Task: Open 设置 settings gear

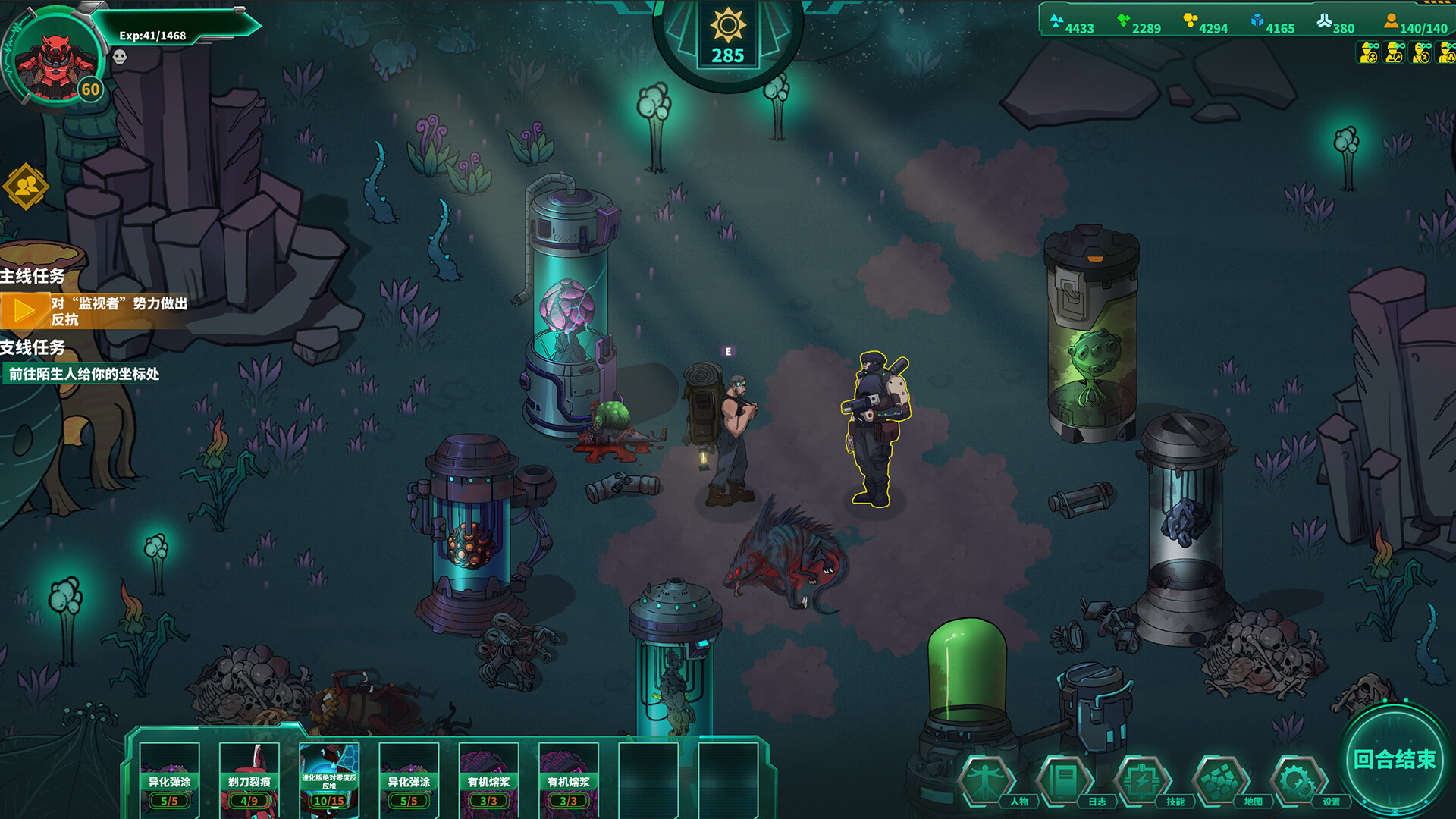Action: coord(1298,780)
